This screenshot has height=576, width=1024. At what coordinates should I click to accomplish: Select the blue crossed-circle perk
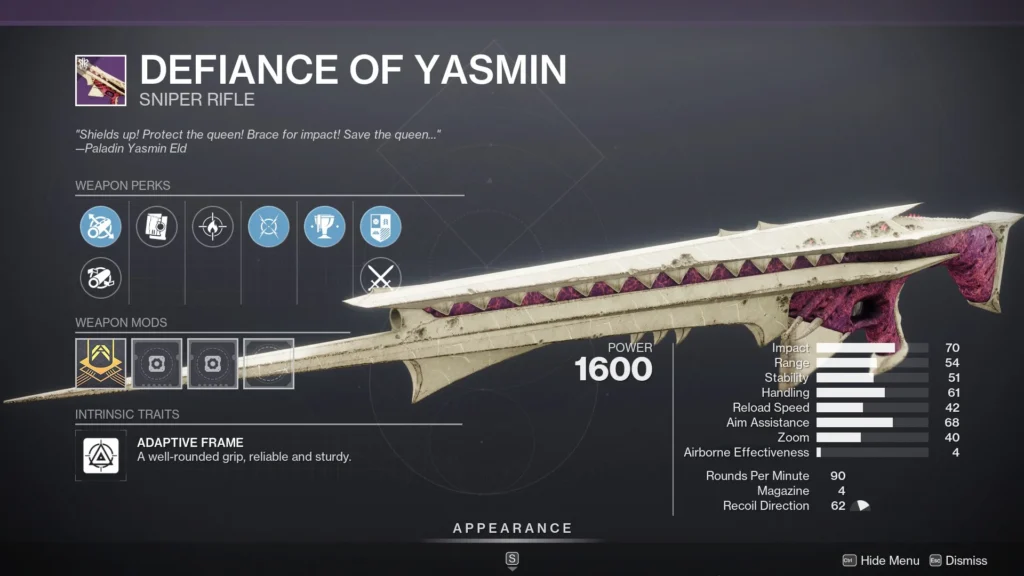268,227
